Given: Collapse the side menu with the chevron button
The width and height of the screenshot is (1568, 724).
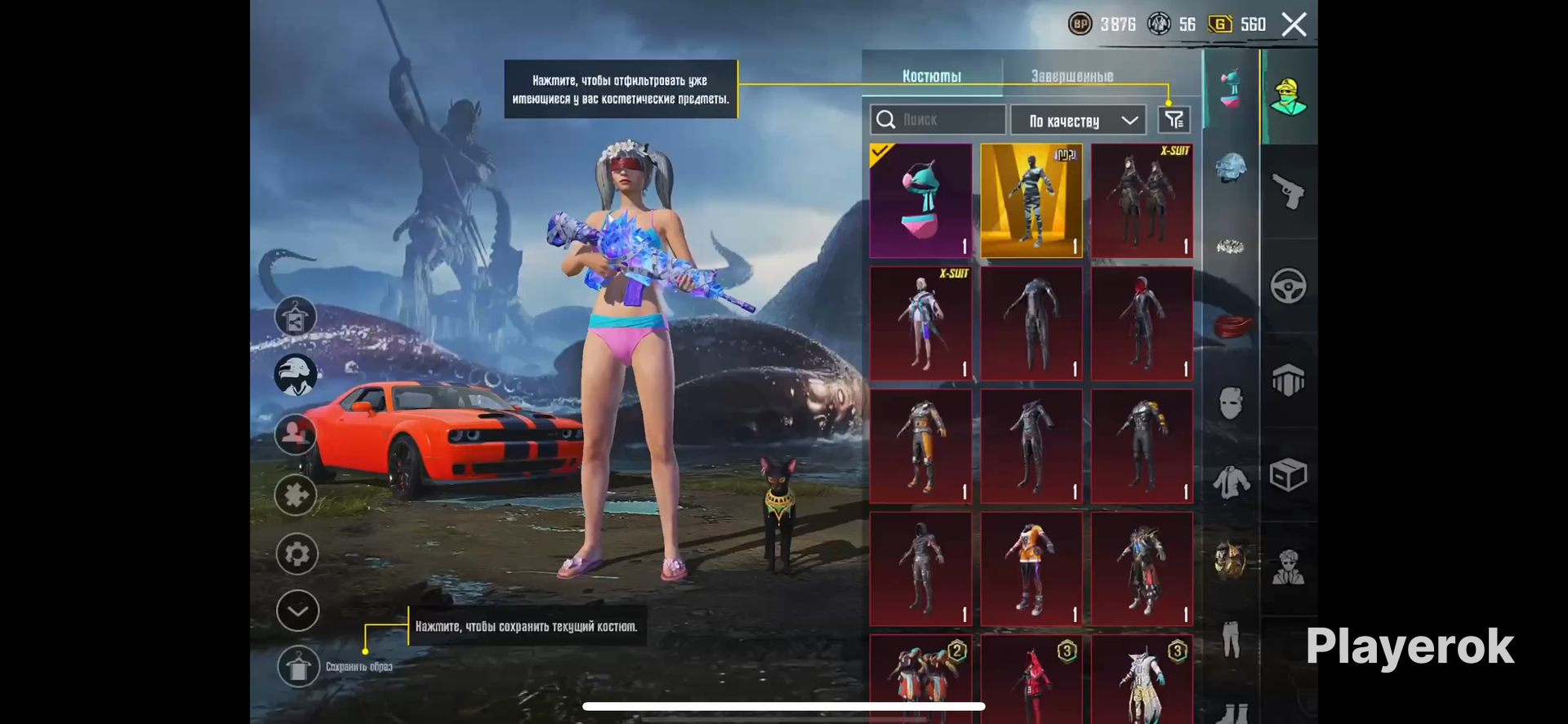Looking at the screenshot, I should [297, 611].
